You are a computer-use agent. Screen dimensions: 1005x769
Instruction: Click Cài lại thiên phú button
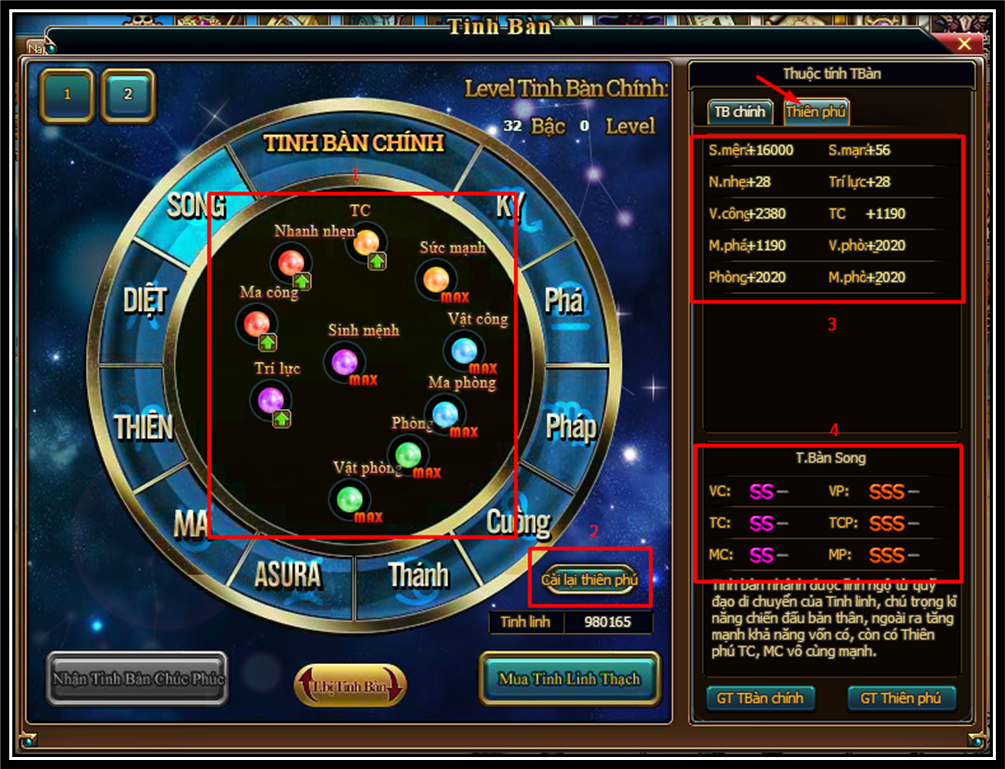(x=589, y=580)
